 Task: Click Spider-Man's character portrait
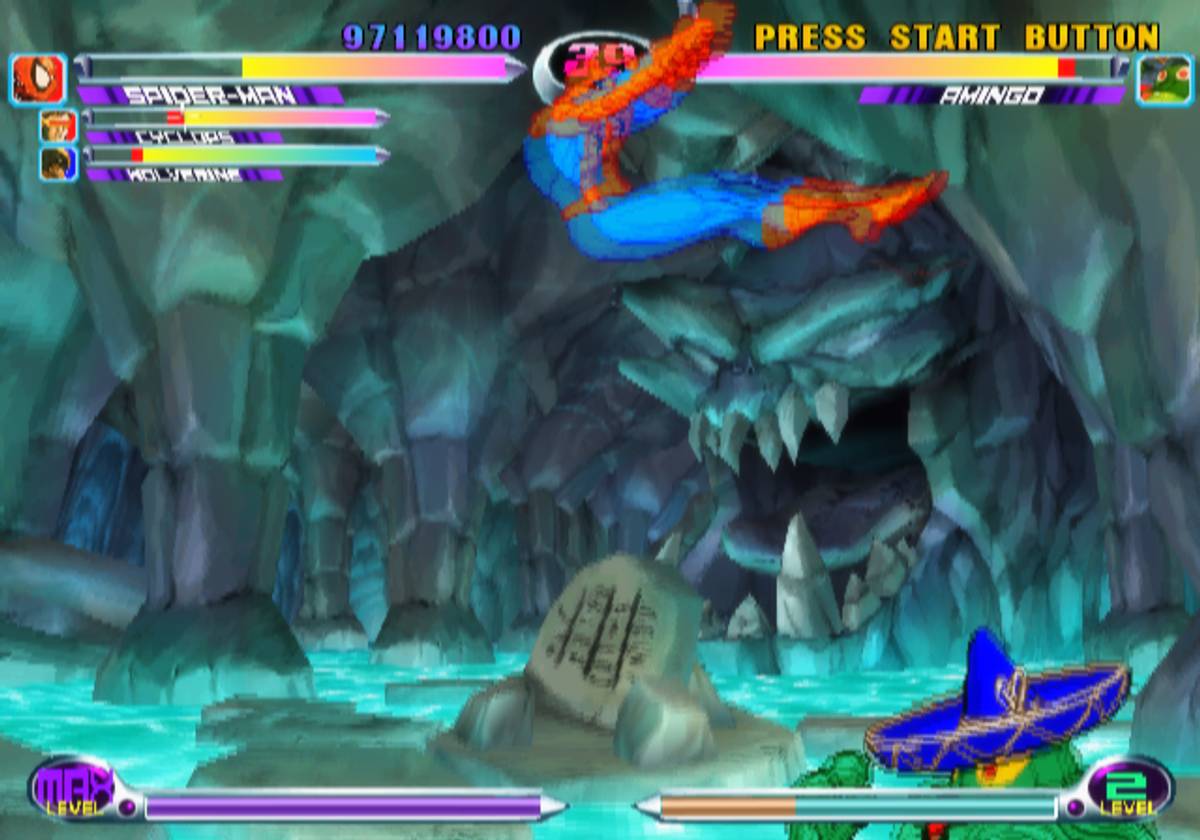(x=39, y=80)
